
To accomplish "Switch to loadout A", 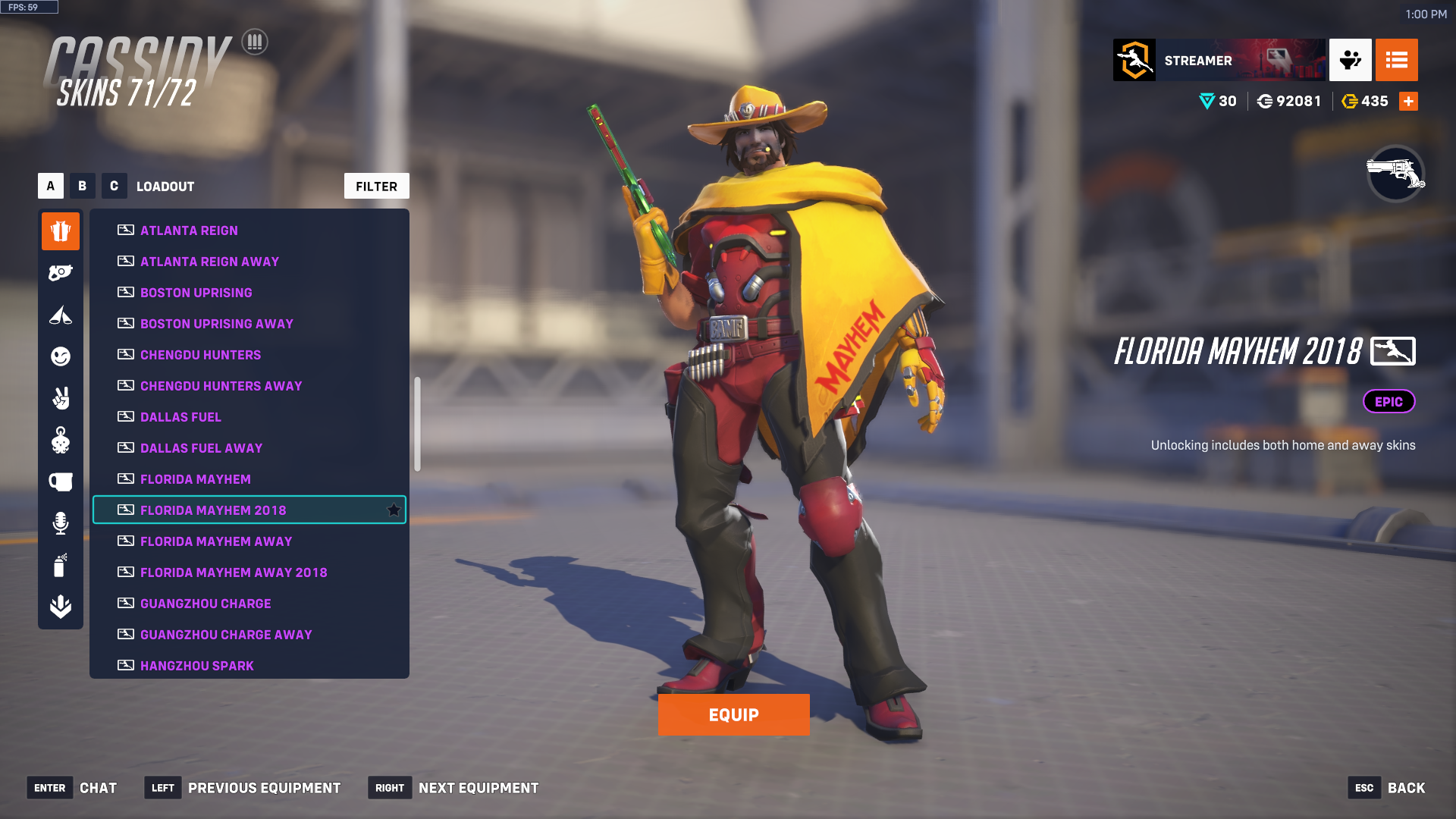I will click(x=51, y=186).
